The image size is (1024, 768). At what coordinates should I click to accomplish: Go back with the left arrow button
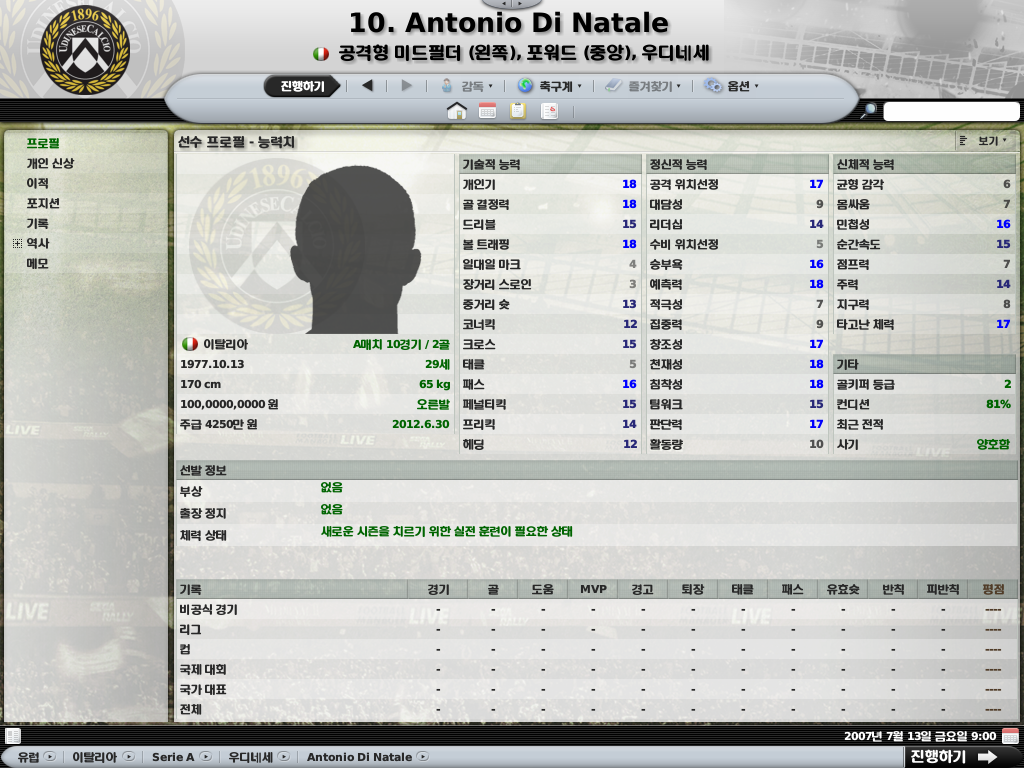coord(367,86)
